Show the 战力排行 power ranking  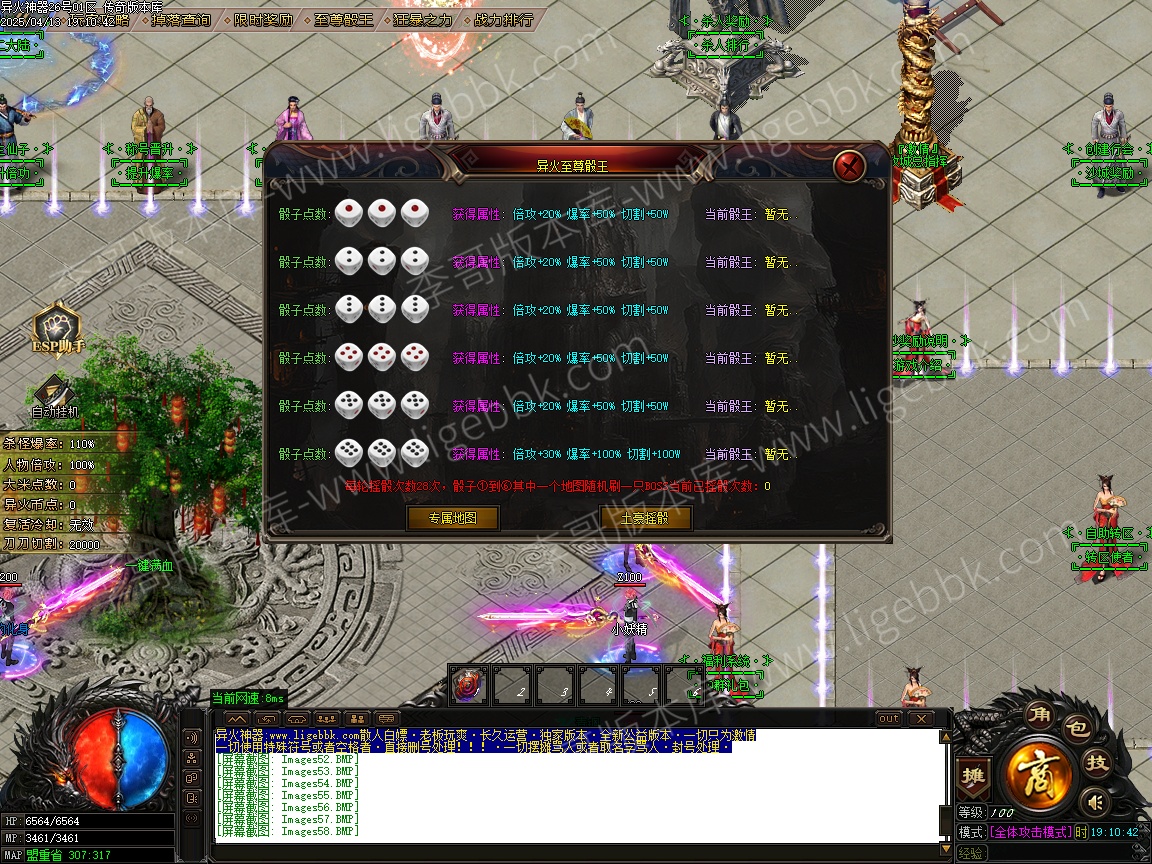[502, 19]
